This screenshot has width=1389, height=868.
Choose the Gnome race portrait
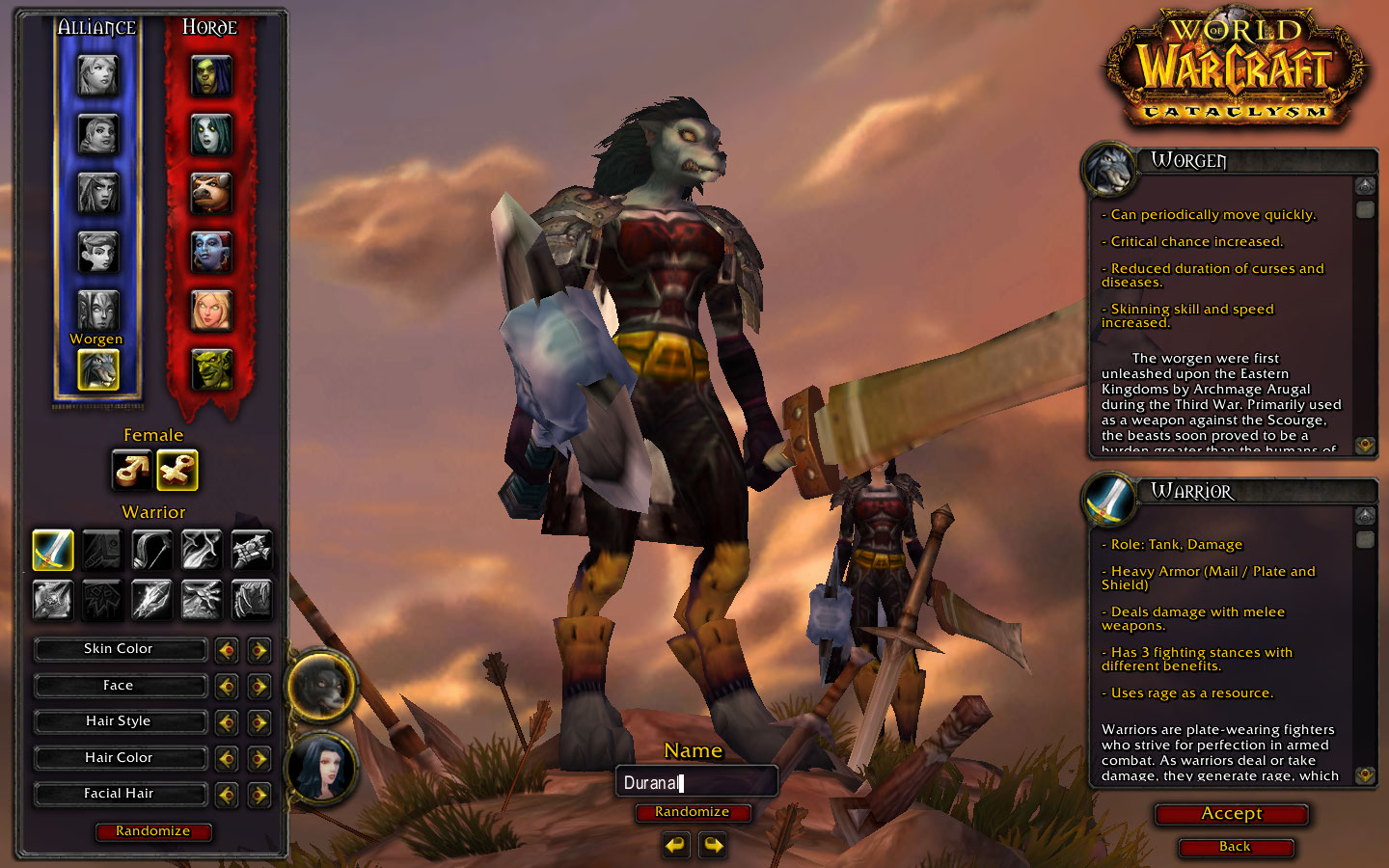[97, 253]
